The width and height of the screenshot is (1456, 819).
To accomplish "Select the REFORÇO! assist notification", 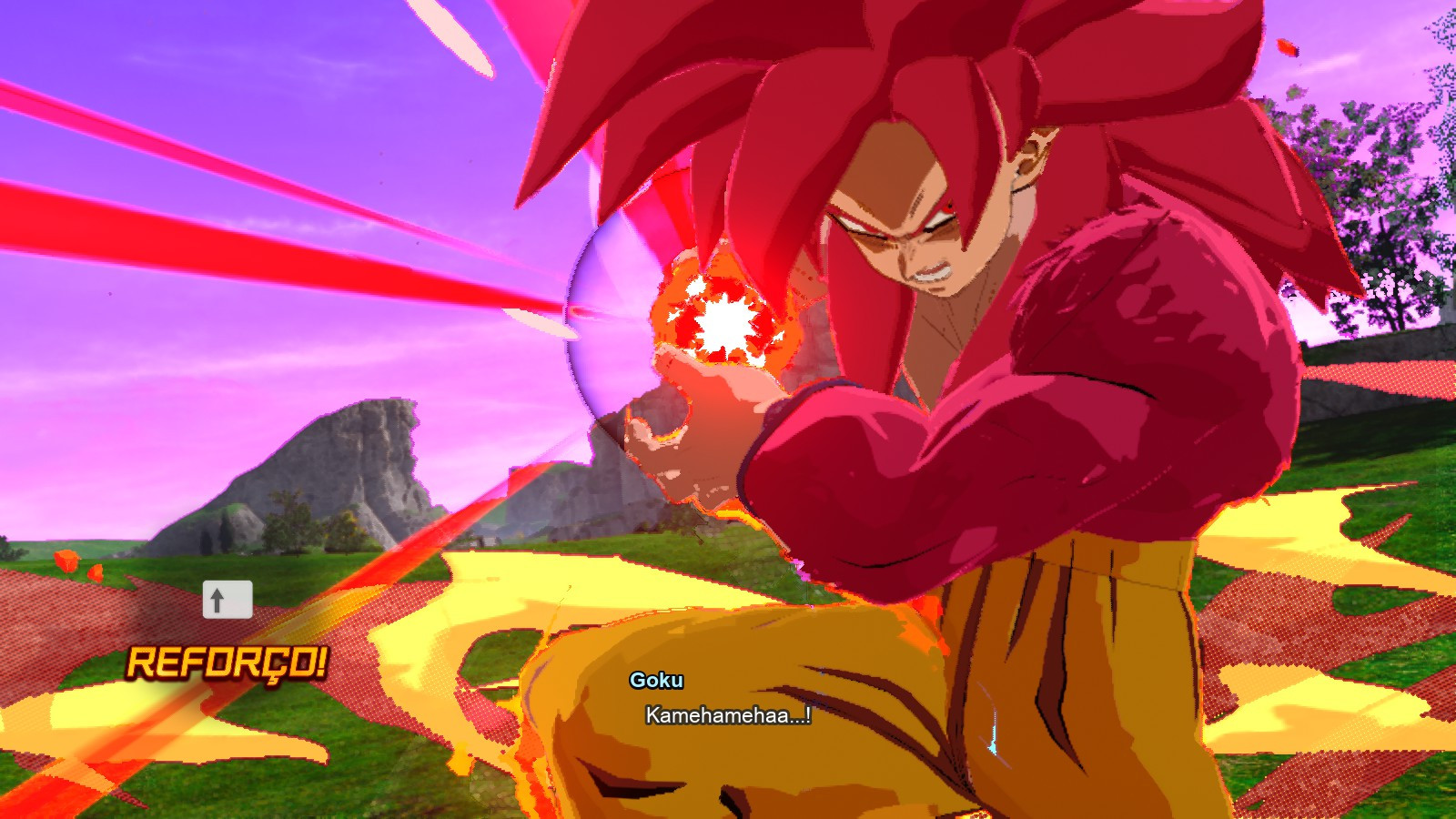I will pos(226,663).
